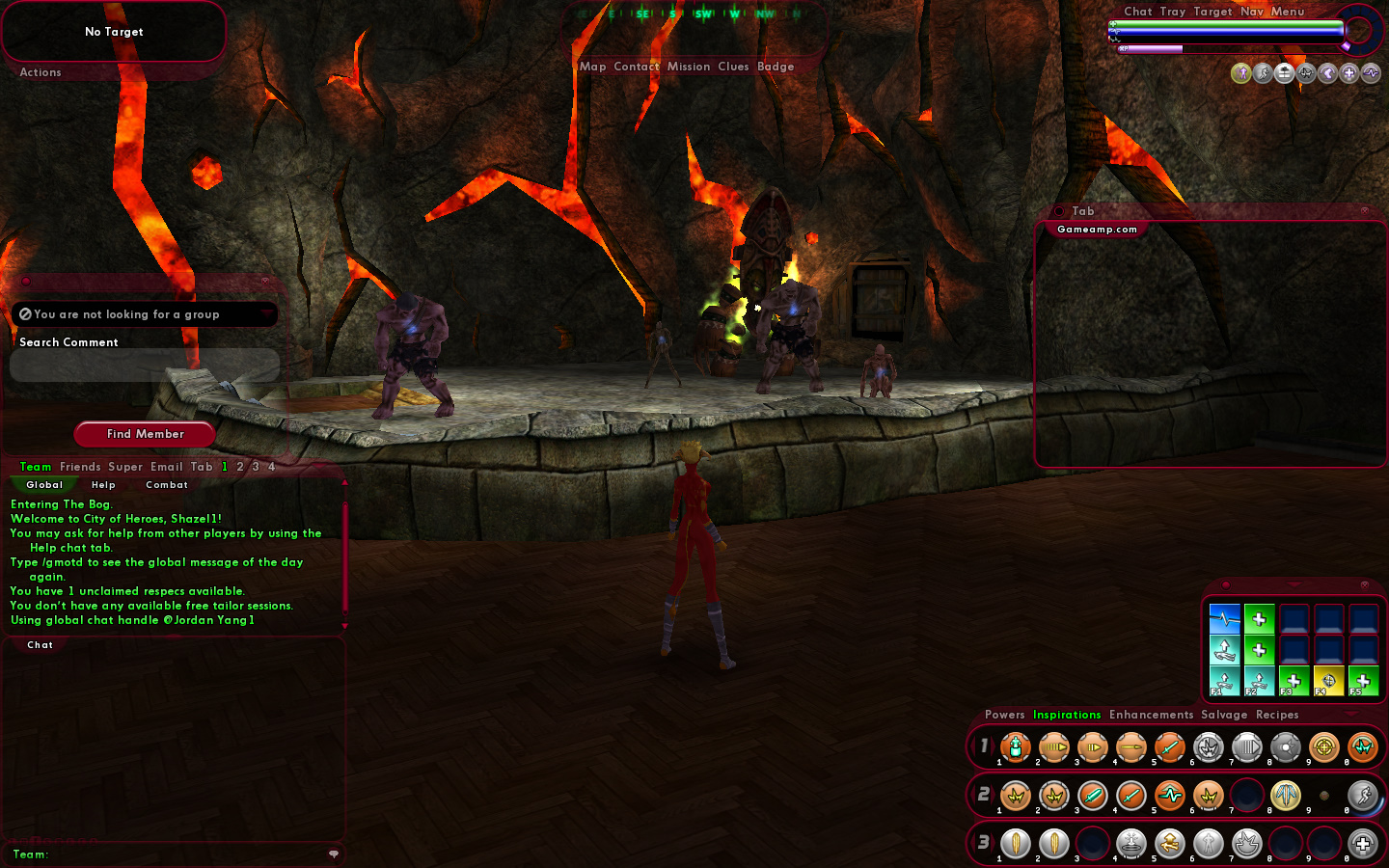Show the Mission window
The width and height of the screenshot is (1389, 868).
689,67
